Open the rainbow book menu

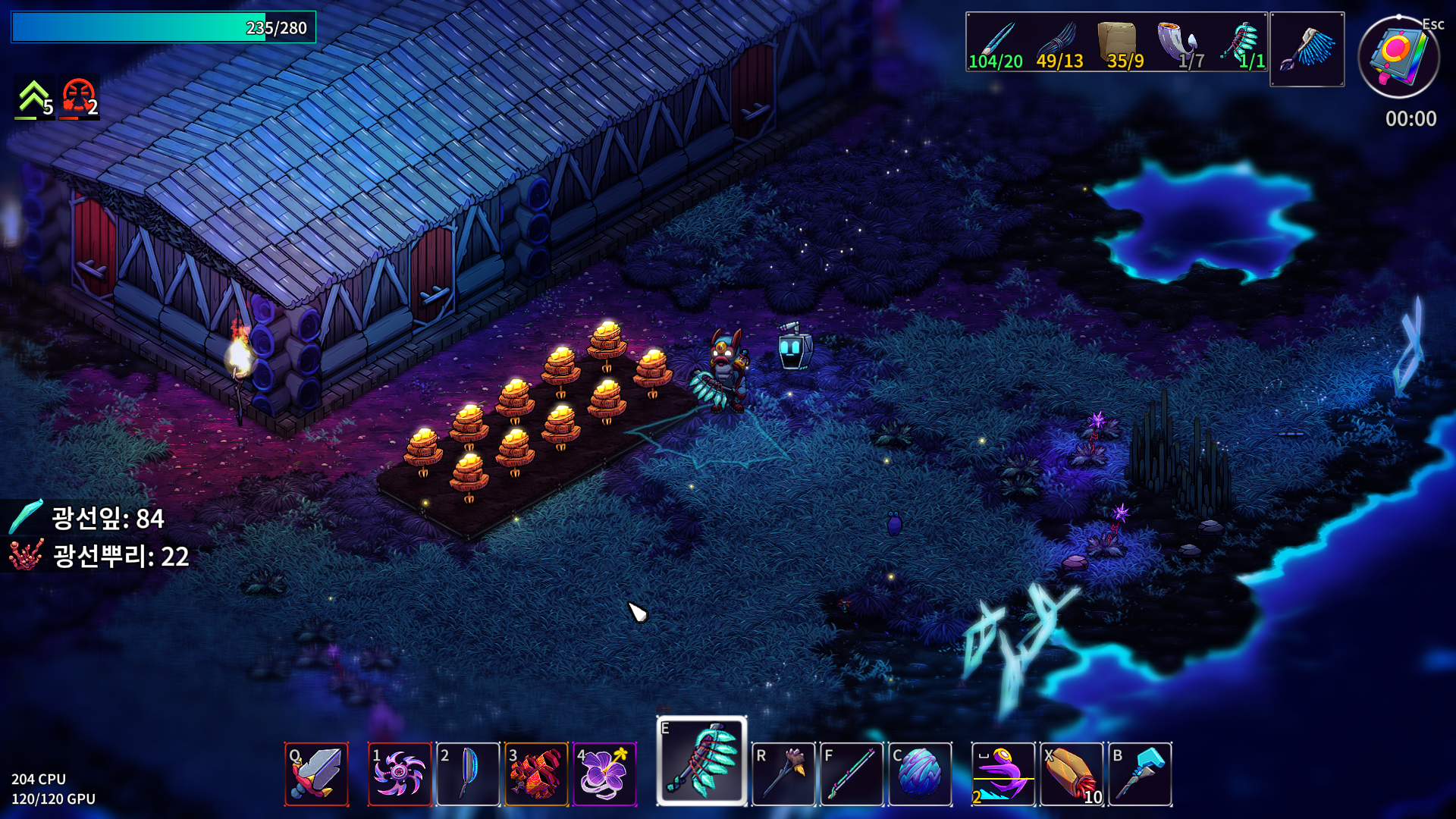point(1398,57)
